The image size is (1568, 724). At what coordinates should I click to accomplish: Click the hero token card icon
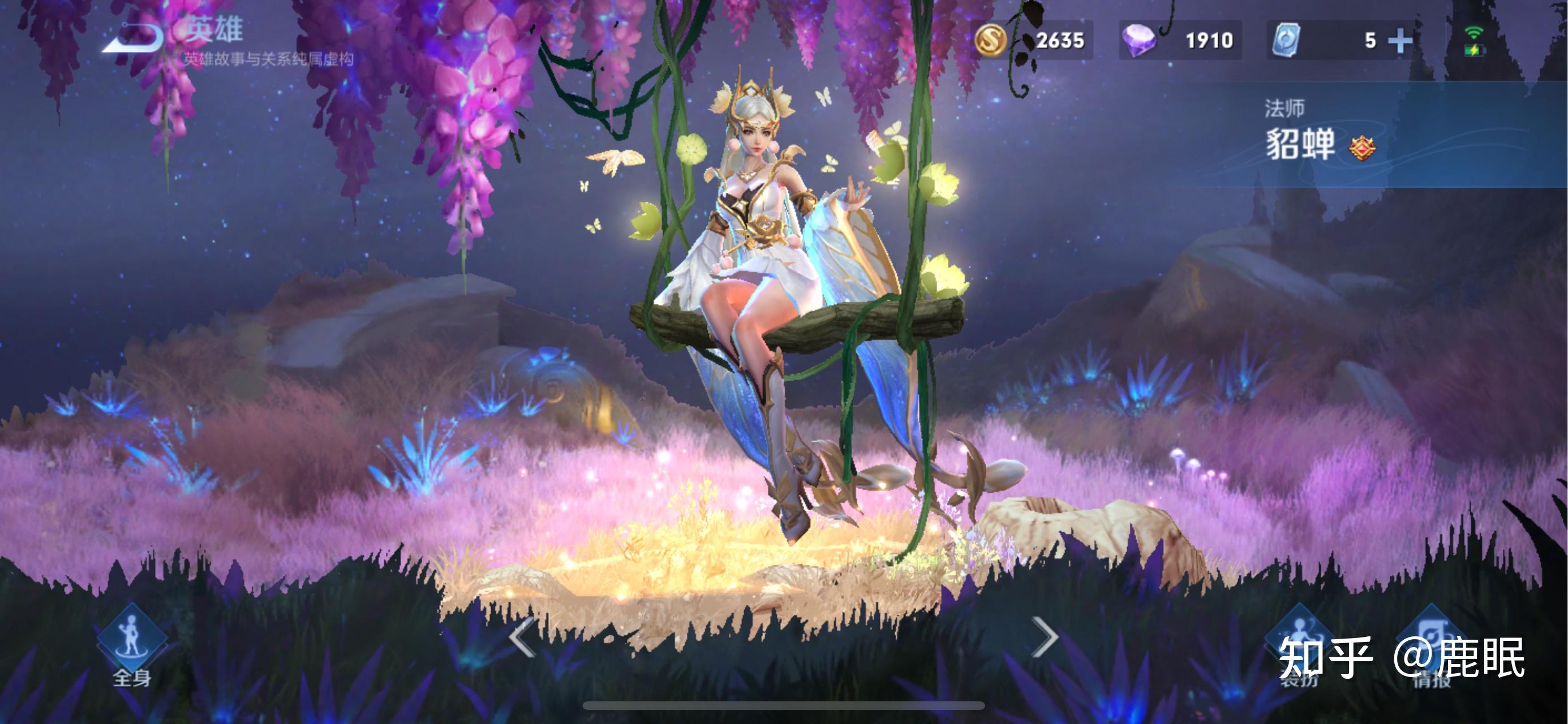click(x=1286, y=41)
